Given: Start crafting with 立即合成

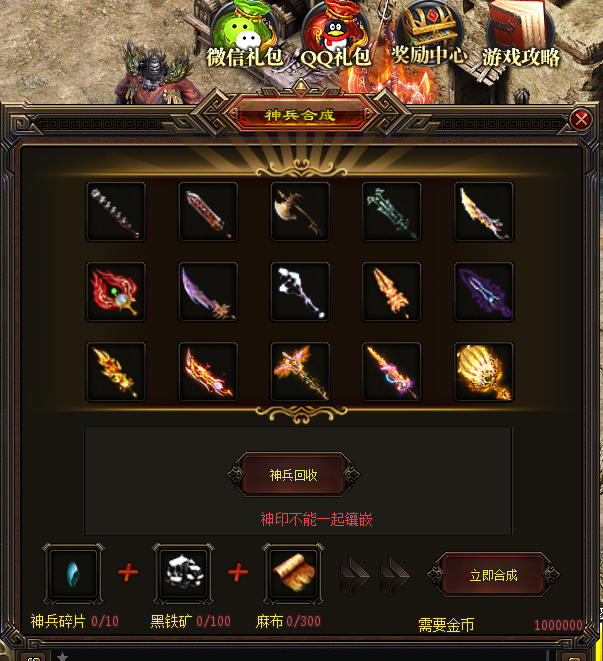Looking at the screenshot, I should (493, 575).
